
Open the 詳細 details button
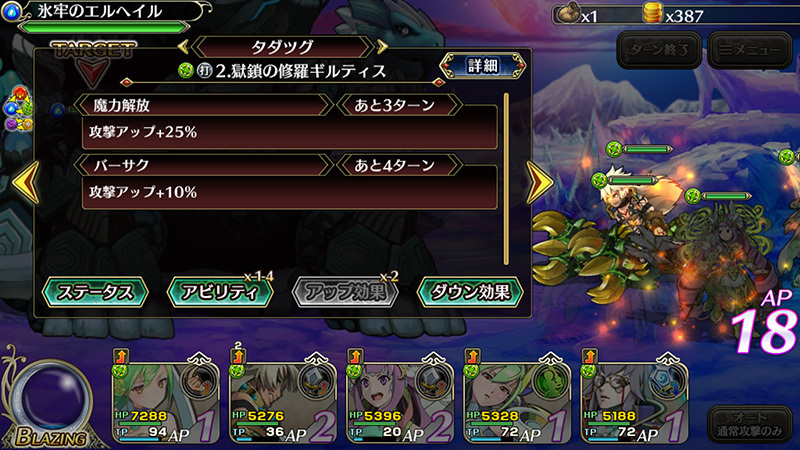pyautogui.click(x=482, y=67)
